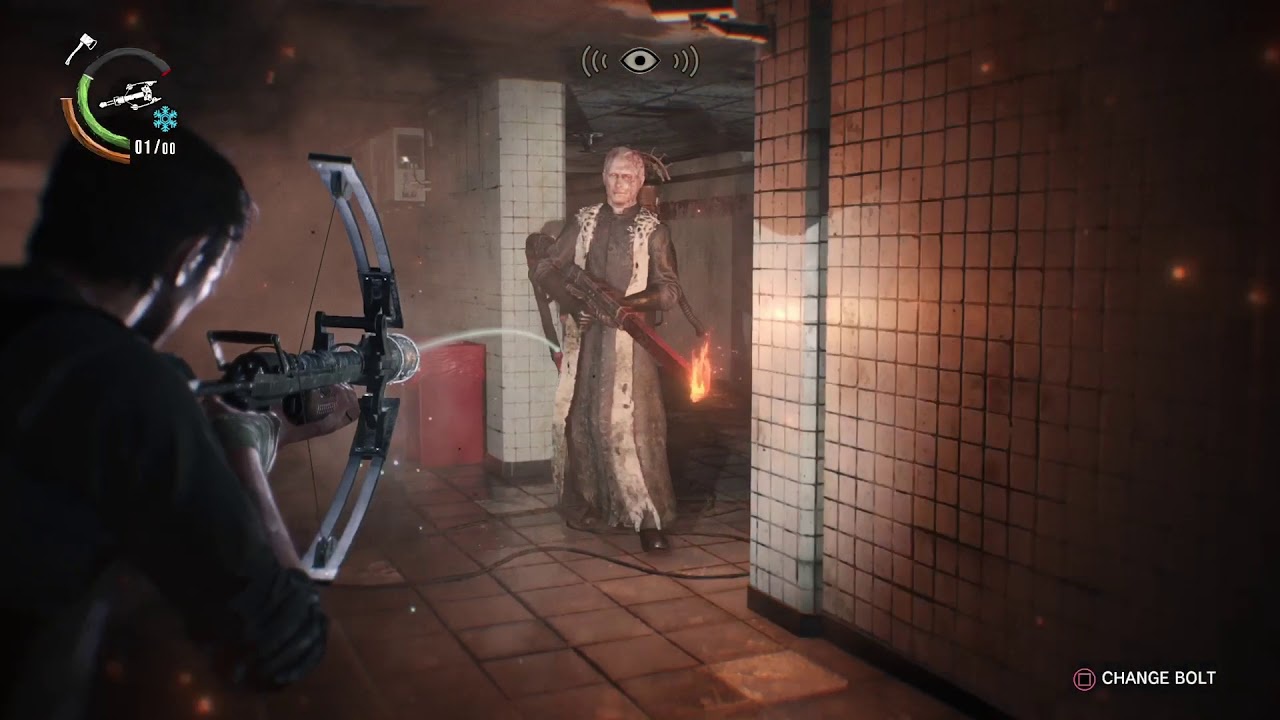Click the crossbow weapon icon in the HUD
This screenshot has width=1280, height=720.
coord(130,95)
